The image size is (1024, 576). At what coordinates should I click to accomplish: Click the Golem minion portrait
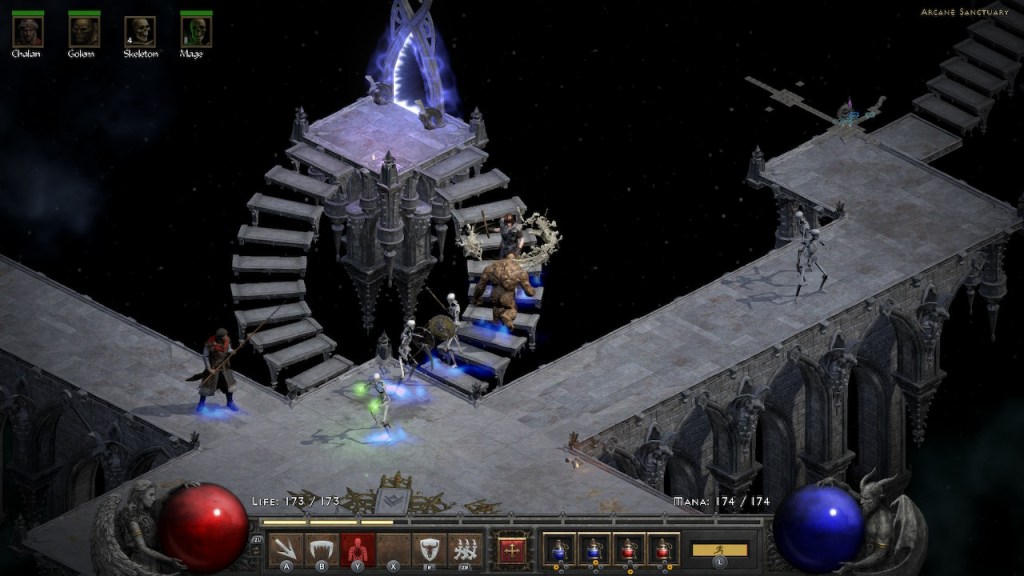point(84,31)
